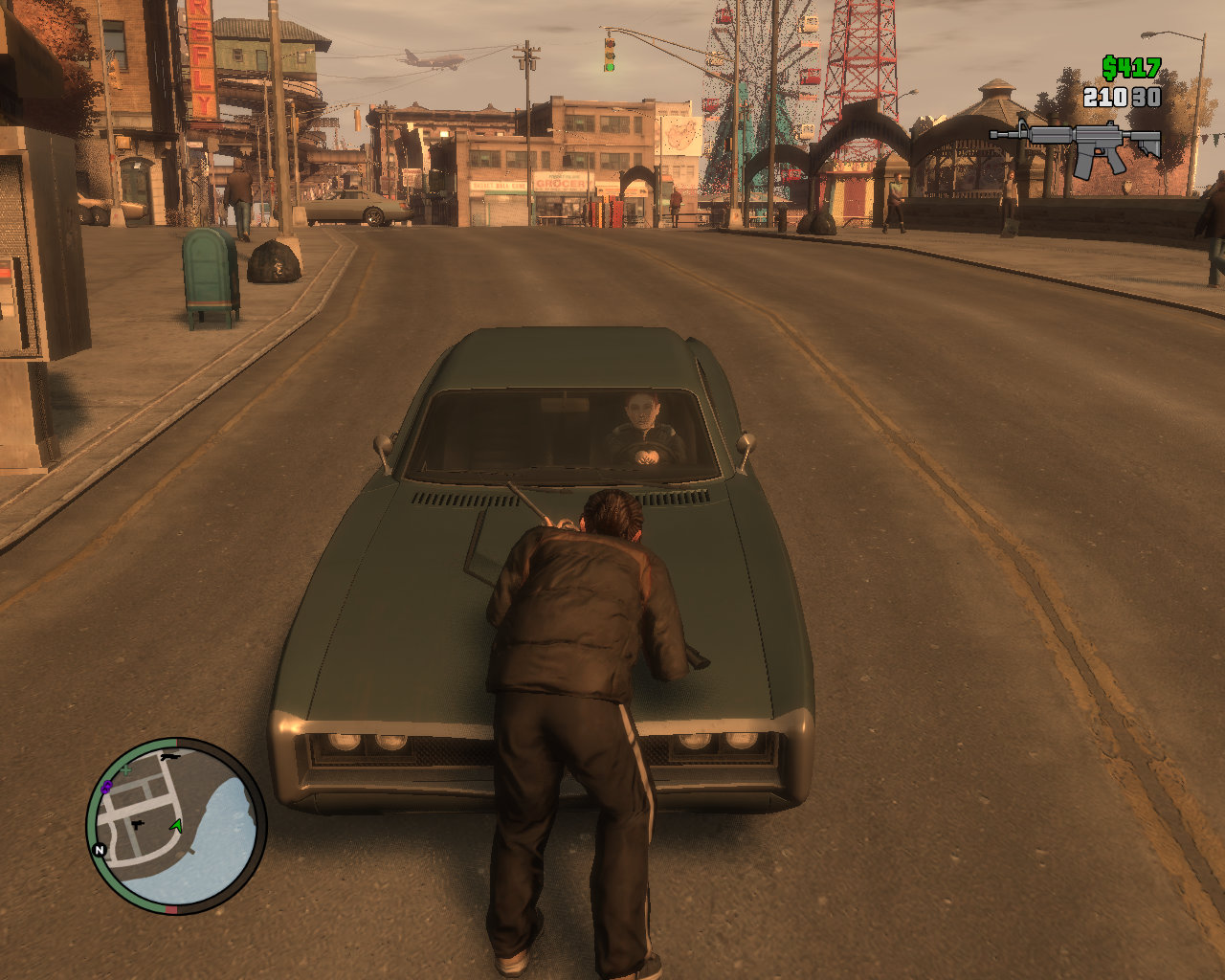Viewport: 1225px width, 980px height.
Task: Click the uzi blip at the top of the minimap
Action: pyautogui.click(x=170, y=757)
